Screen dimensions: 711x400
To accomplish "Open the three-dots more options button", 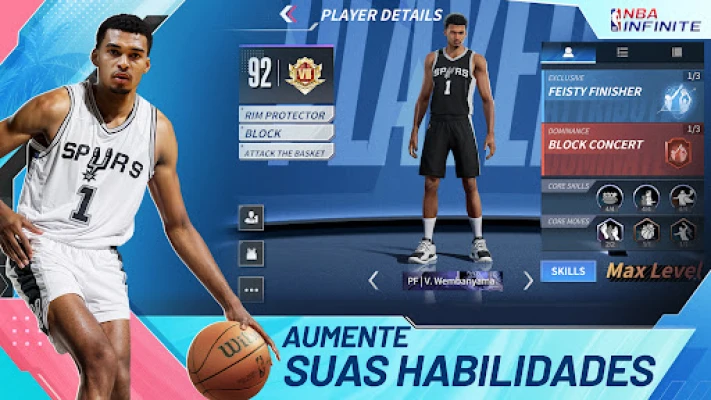I will point(251,289).
